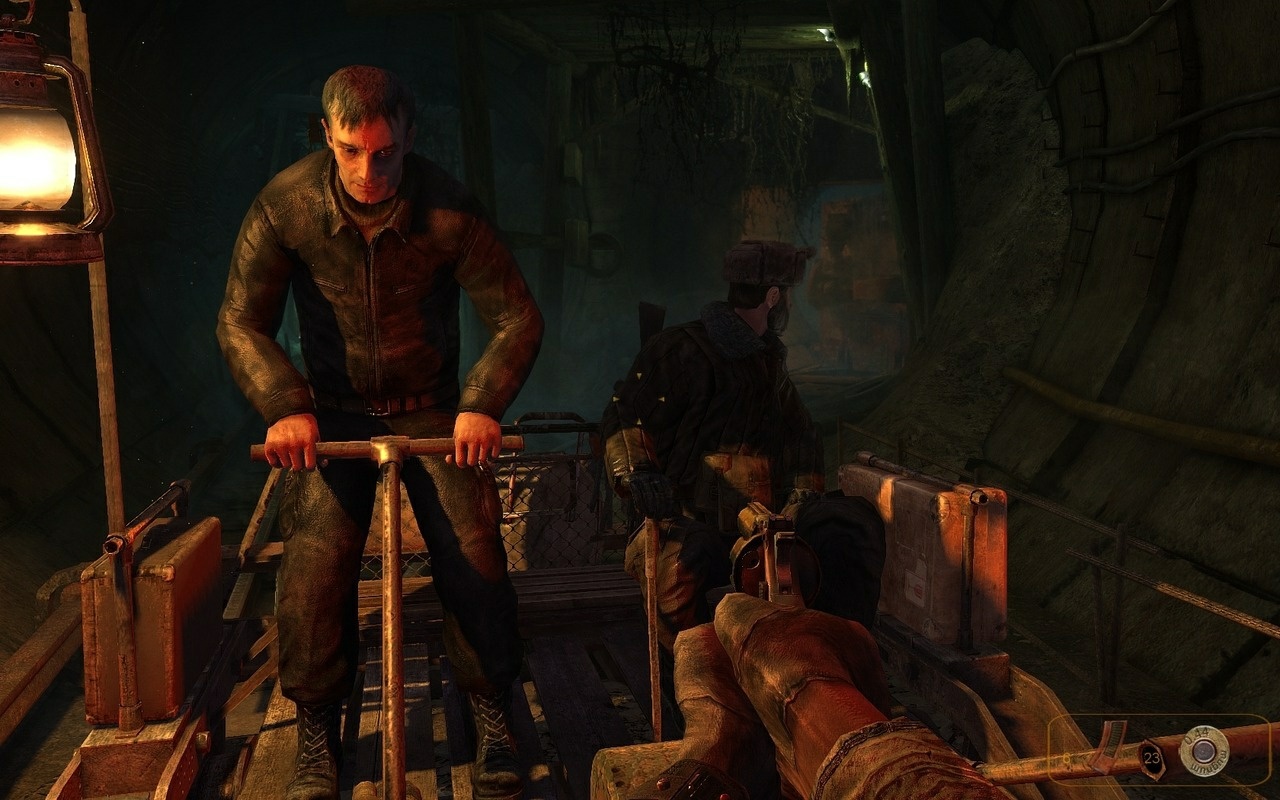Screen dimensions: 1280x800
Task: Click the .44 Magnum cartridge icon
Action: coord(1205,750)
